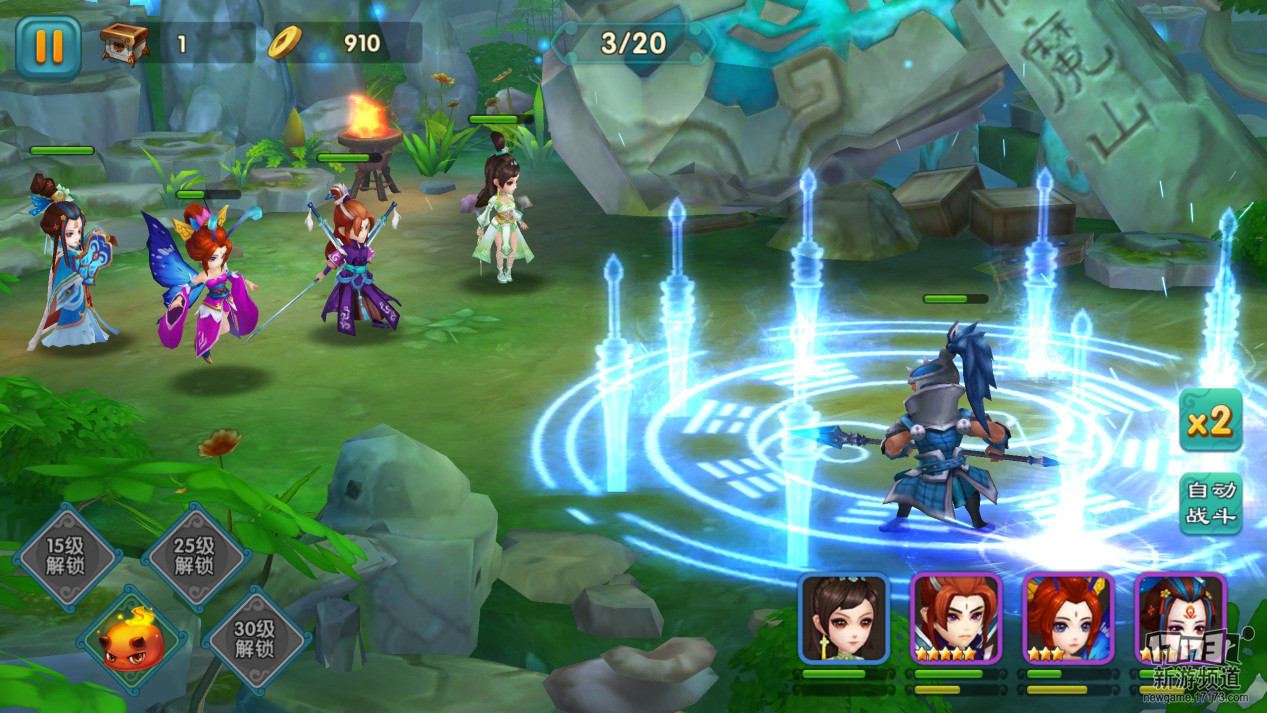Toggle the x2 battle speed button
Image resolution: width=1267 pixels, height=713 pixels.
pyautogui.click(x=1210, y=421)
